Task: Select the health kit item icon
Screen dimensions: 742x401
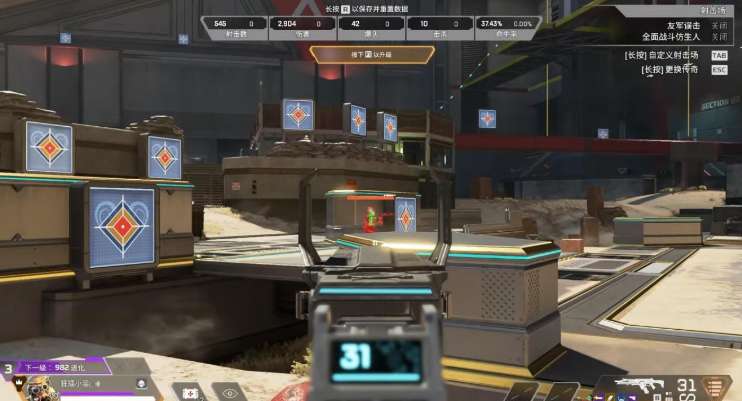Action: tap(190, 393)
